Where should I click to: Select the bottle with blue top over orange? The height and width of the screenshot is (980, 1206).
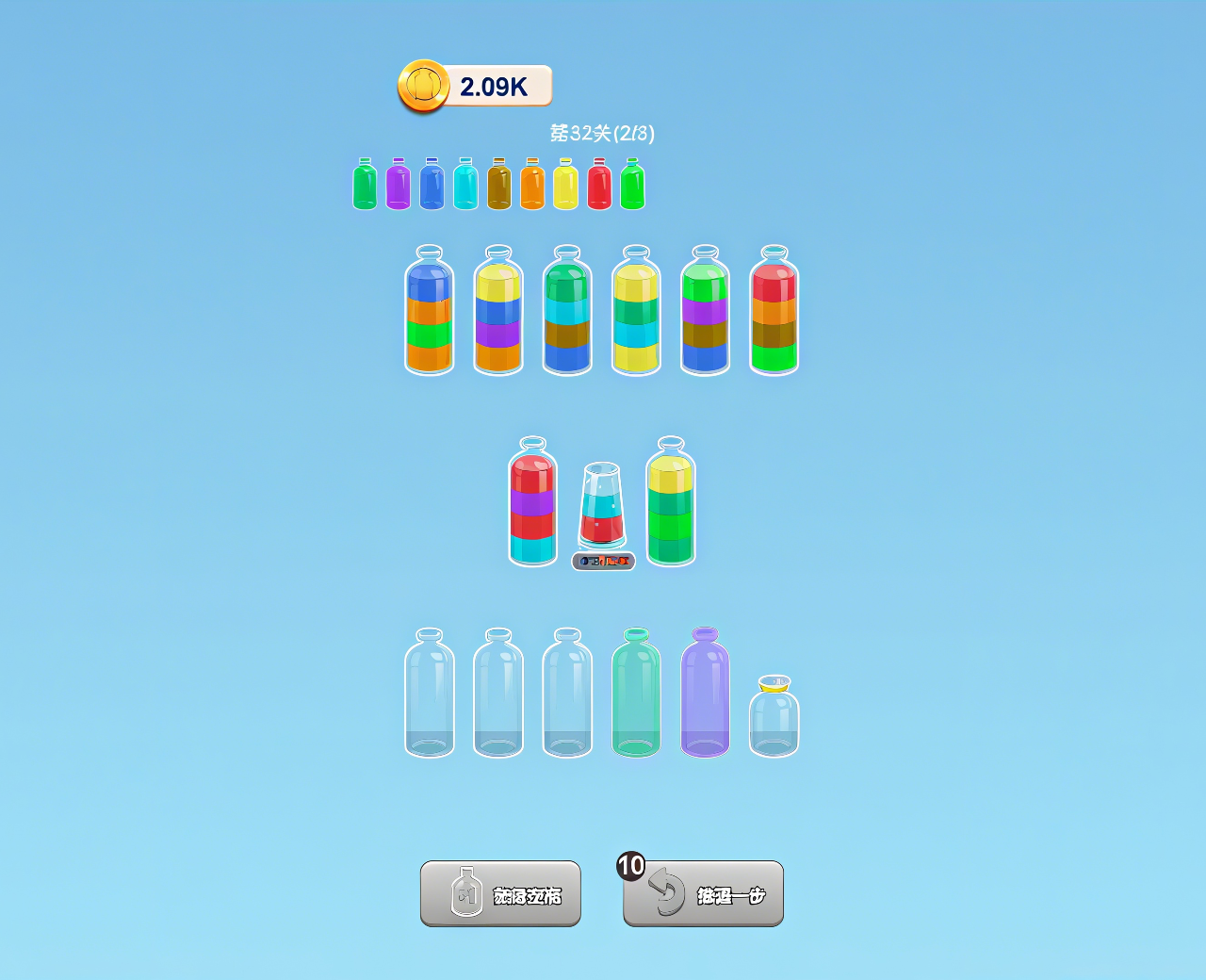pos(429,311)
